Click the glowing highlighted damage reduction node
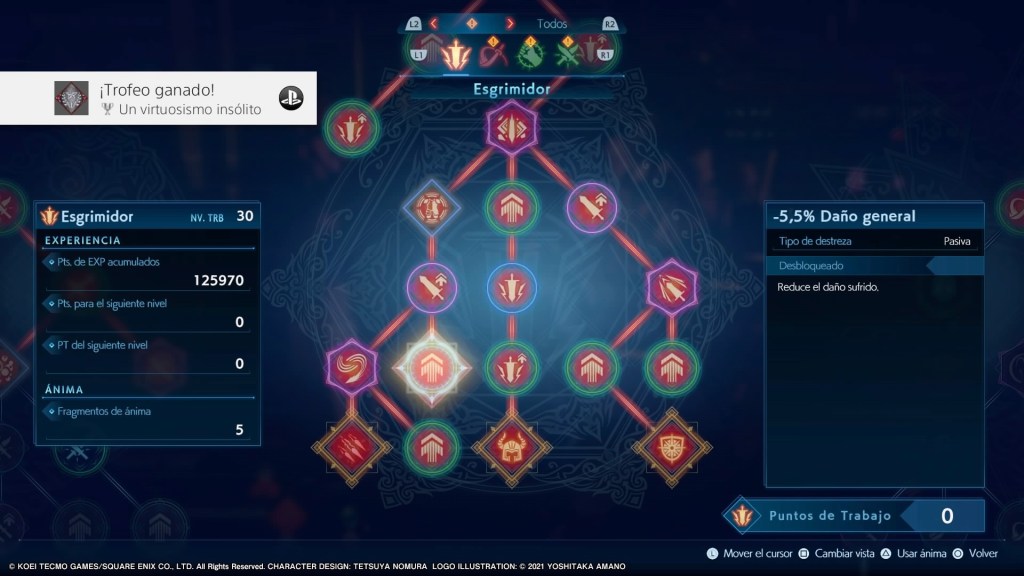The height and width of the screenshot is (576, 1024). [x=431, y=368]
